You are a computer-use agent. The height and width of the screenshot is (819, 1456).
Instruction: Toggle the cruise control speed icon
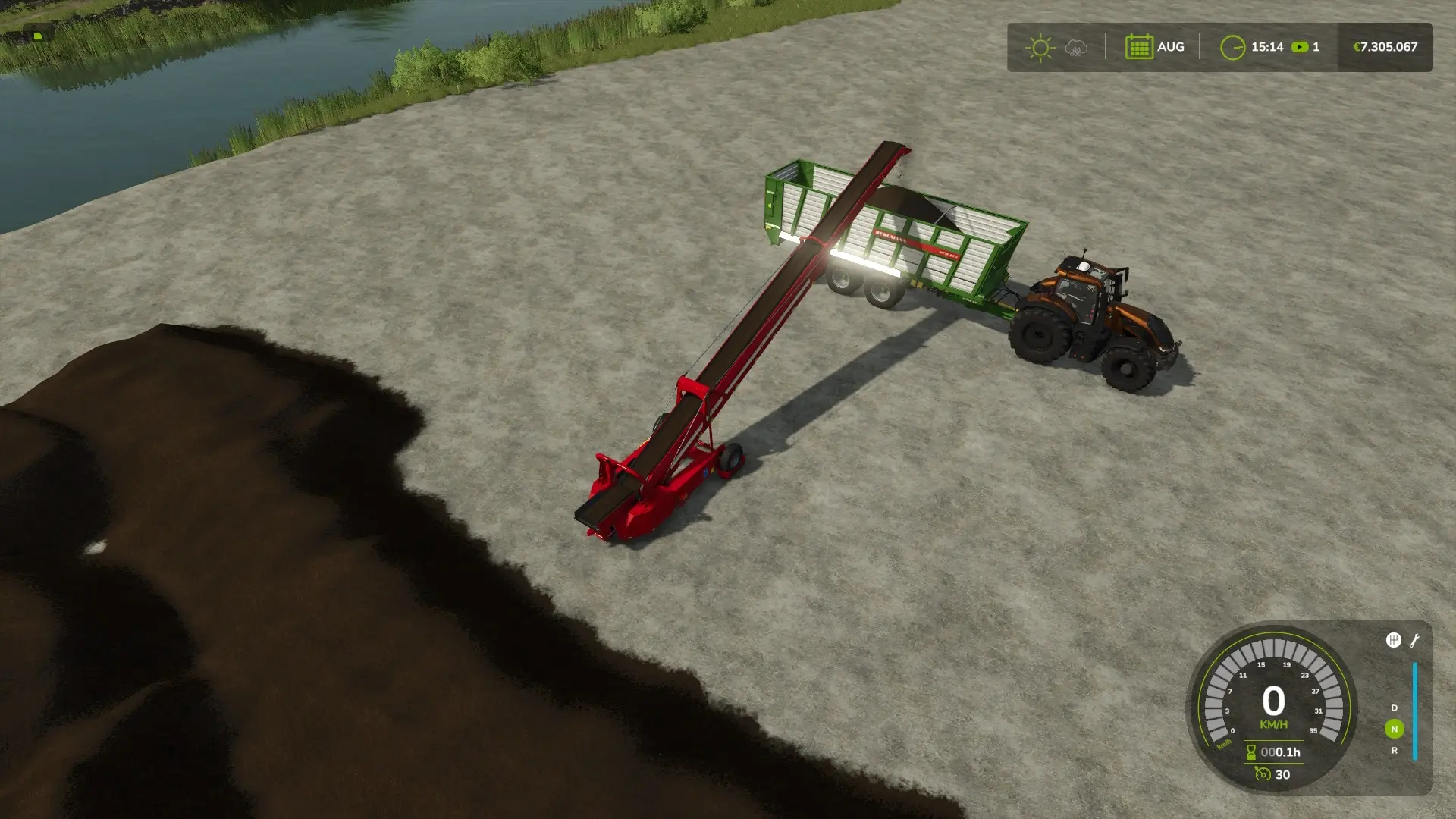1263,774
